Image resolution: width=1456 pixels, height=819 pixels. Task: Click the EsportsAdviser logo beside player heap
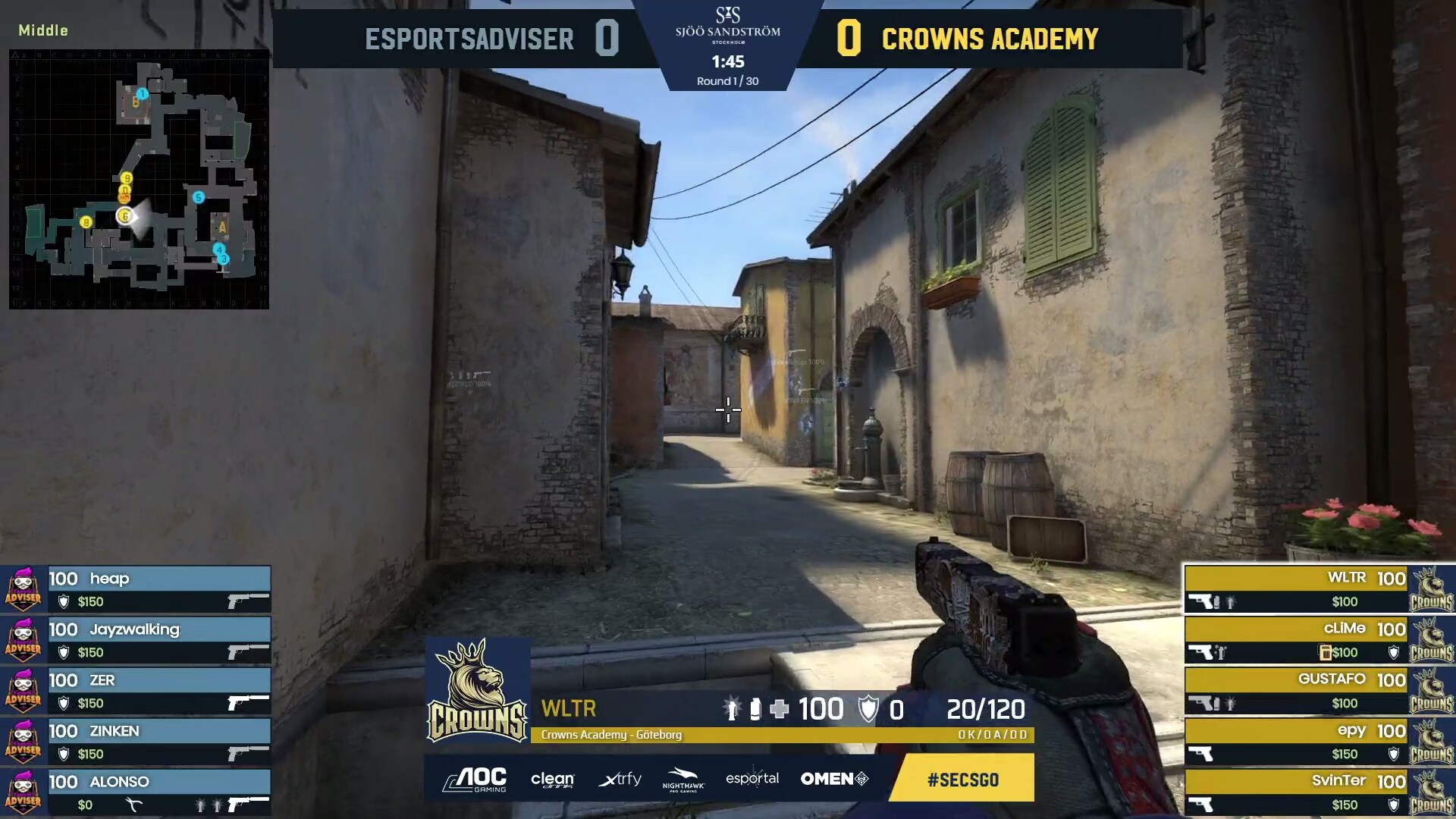point(24,589)
